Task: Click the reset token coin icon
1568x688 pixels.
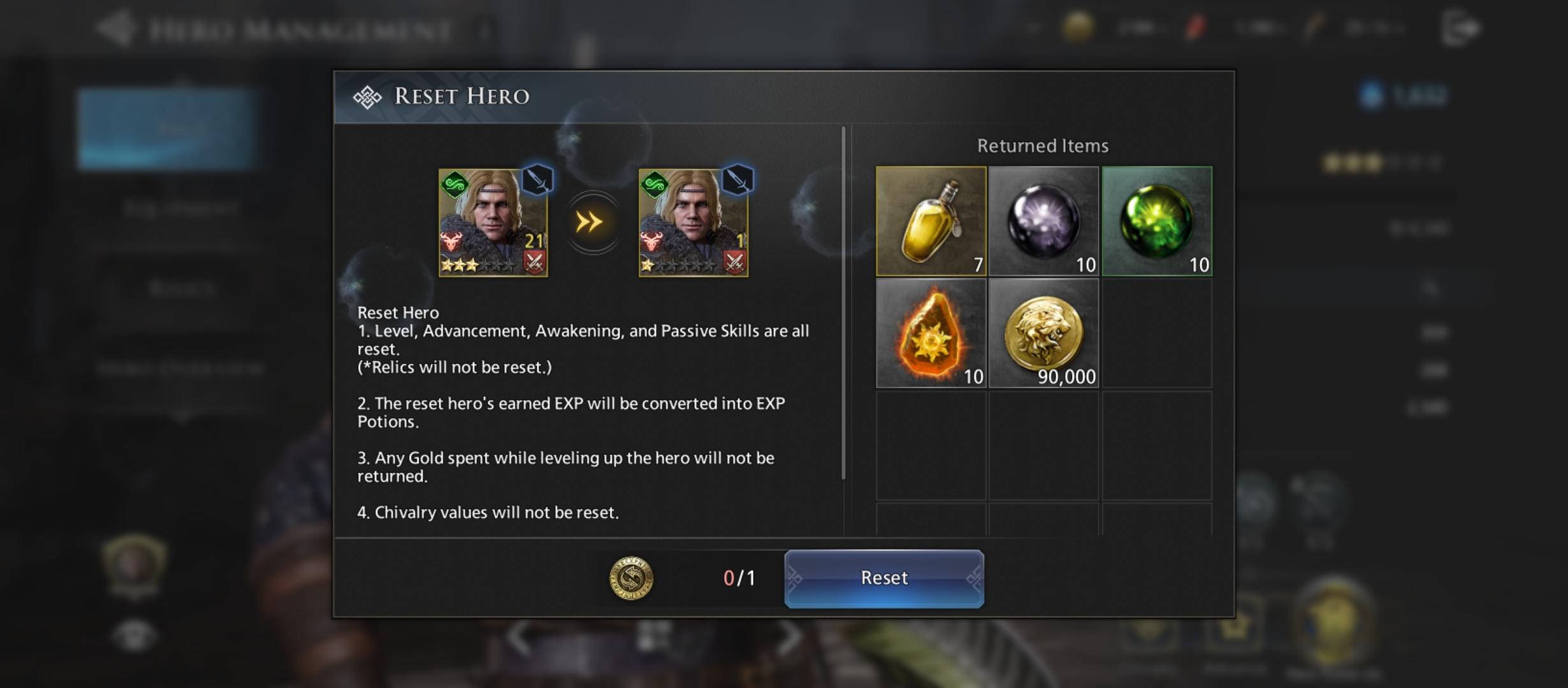Action: (x=631, y=578)
